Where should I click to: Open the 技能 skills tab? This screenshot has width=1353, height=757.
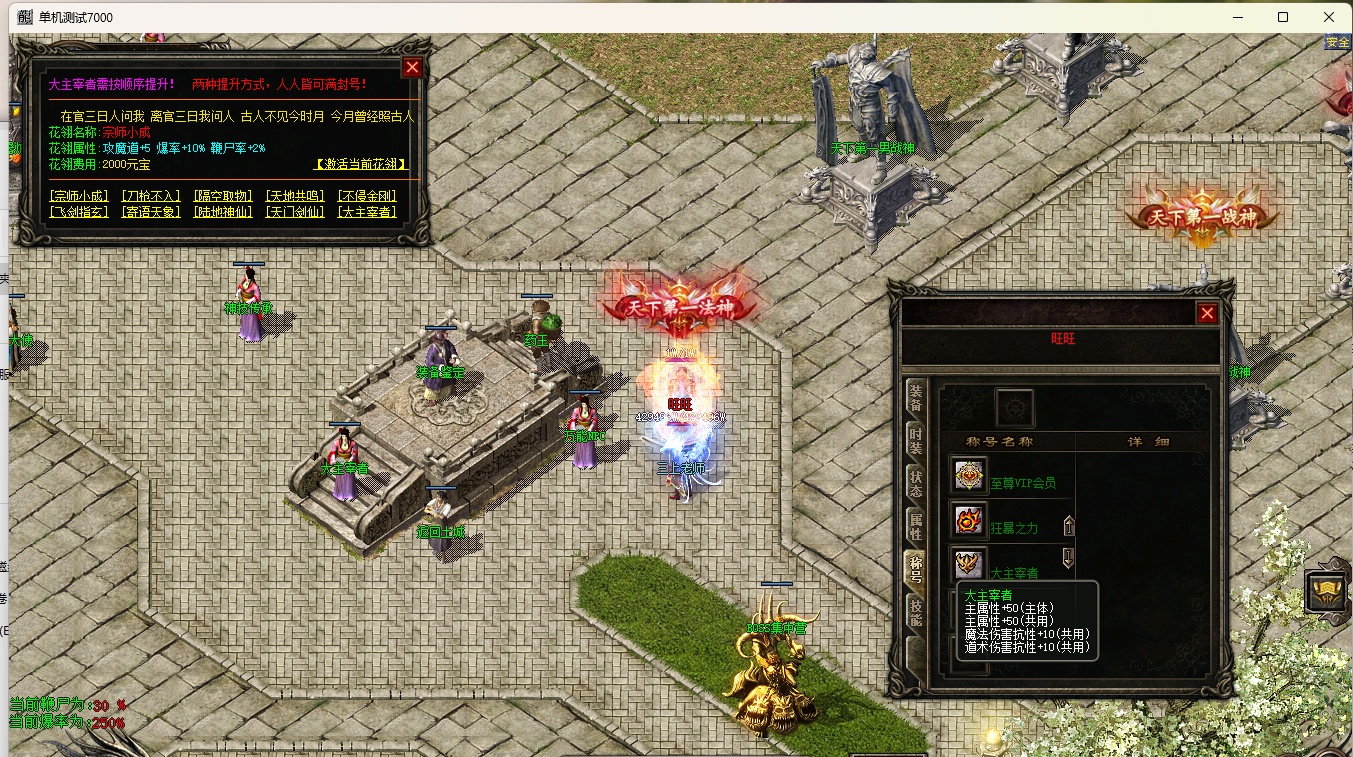coord(915,611)
